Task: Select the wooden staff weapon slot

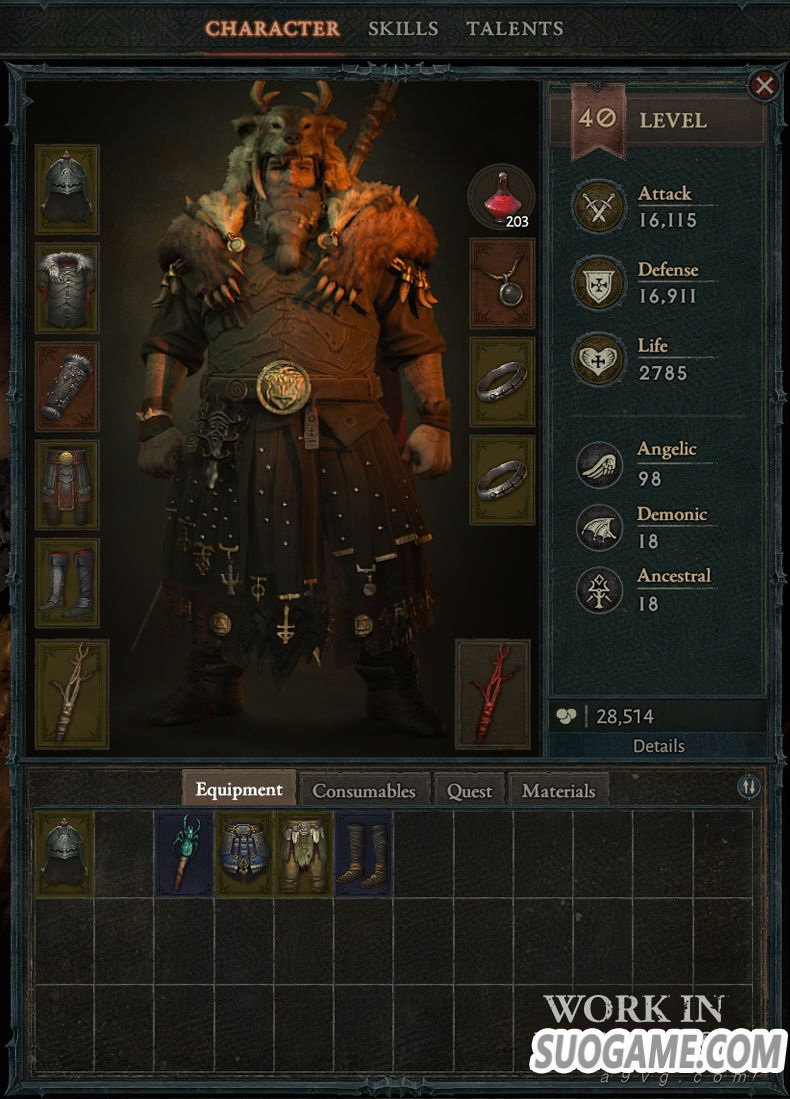Action: (x=71, y=694)
